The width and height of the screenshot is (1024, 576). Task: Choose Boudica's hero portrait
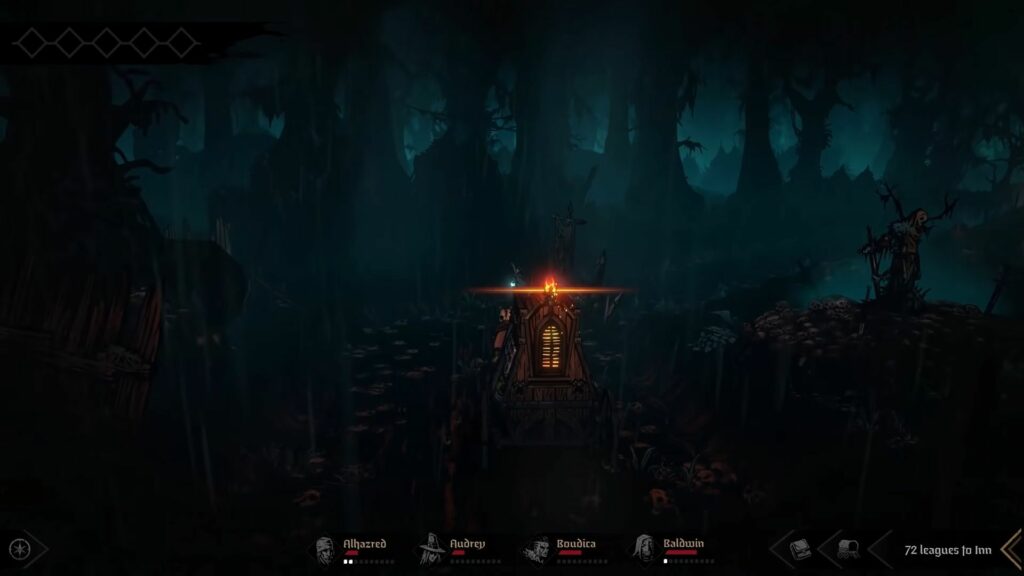pyautogui.click(x=539, y=549)
